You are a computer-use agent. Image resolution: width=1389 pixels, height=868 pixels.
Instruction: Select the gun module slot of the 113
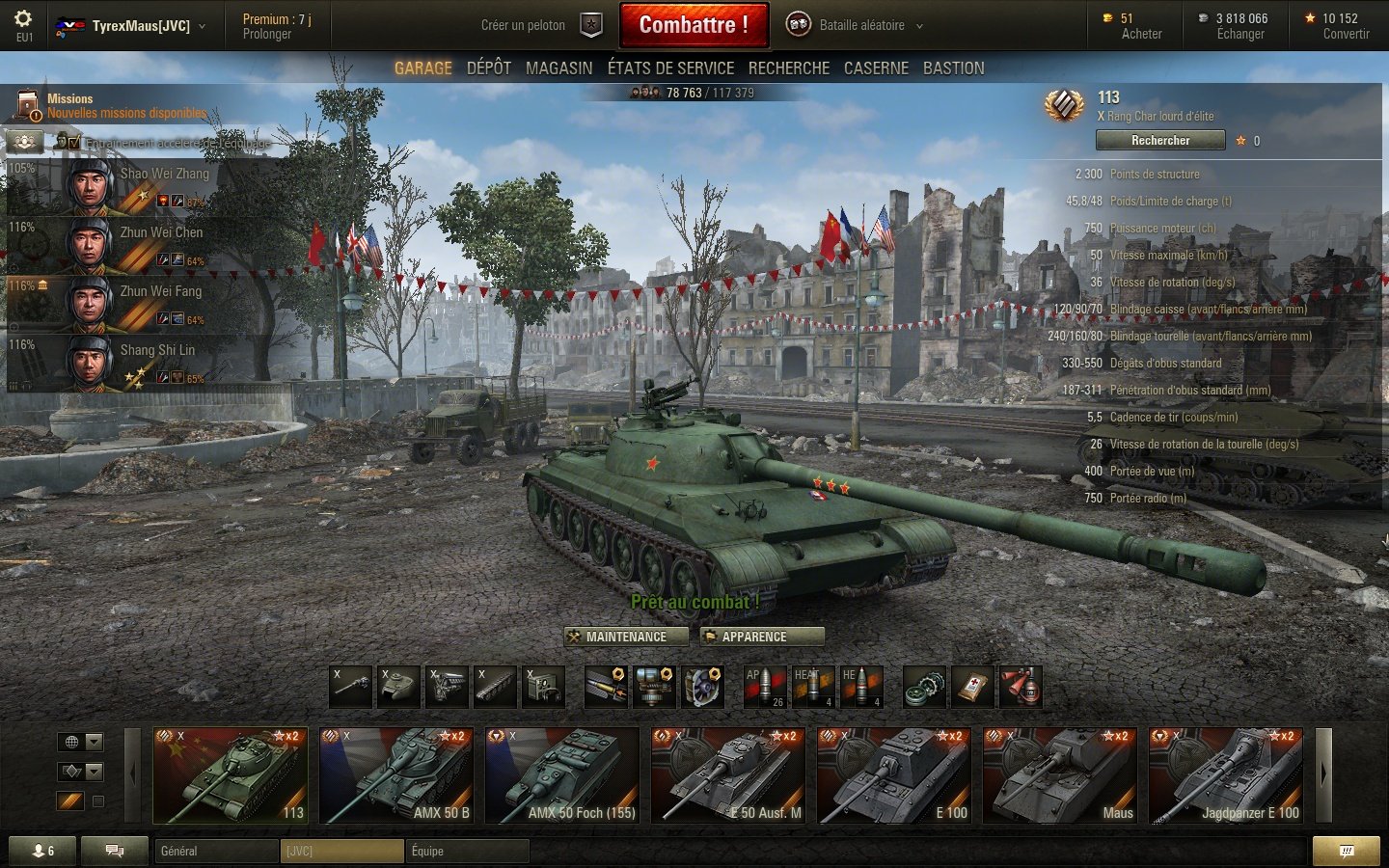[350, 686]
